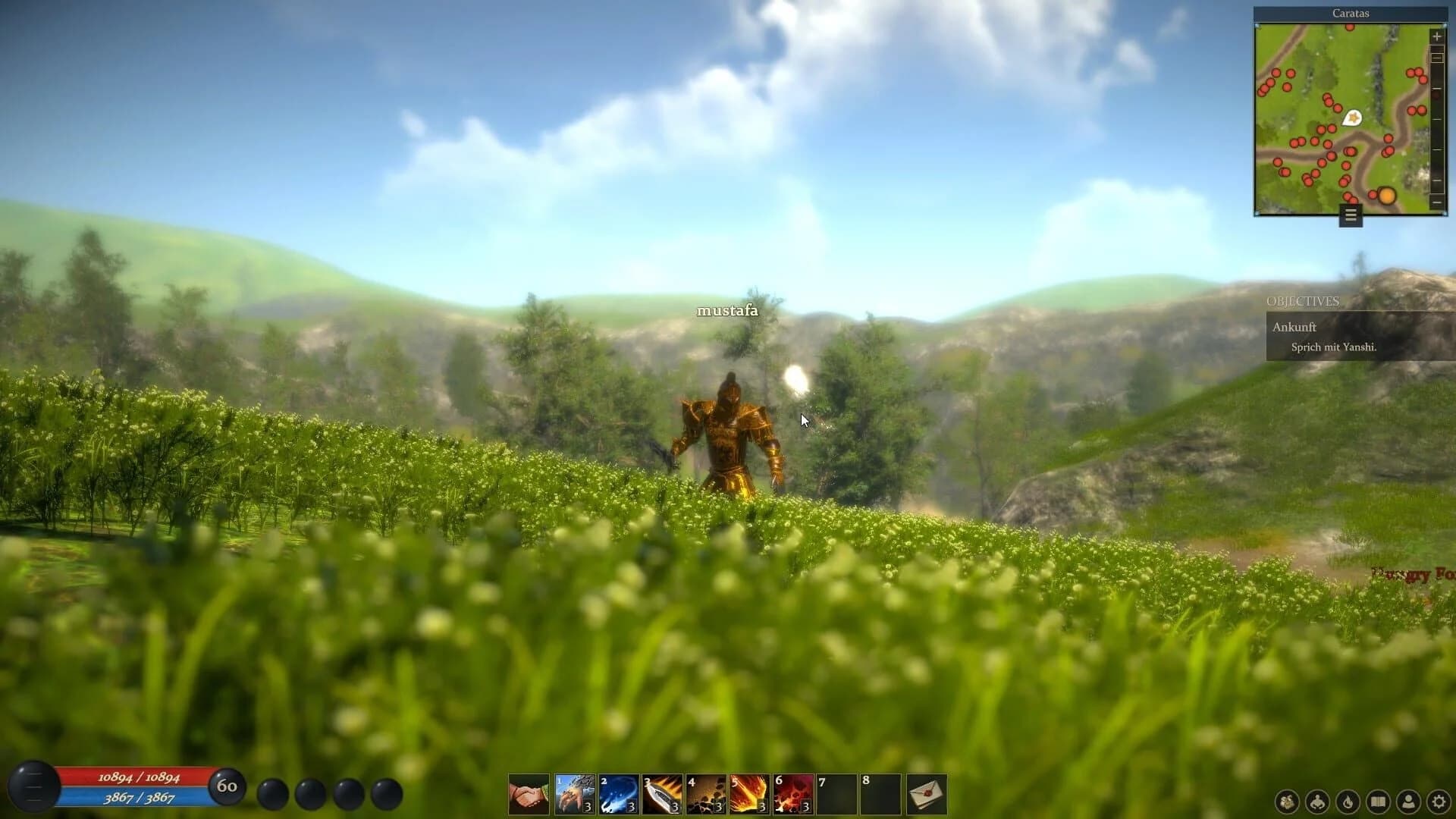The image size is (1456, 819).
Task: Select the Sprich mit Yanshi objective text
Action: pos(1335,347)
